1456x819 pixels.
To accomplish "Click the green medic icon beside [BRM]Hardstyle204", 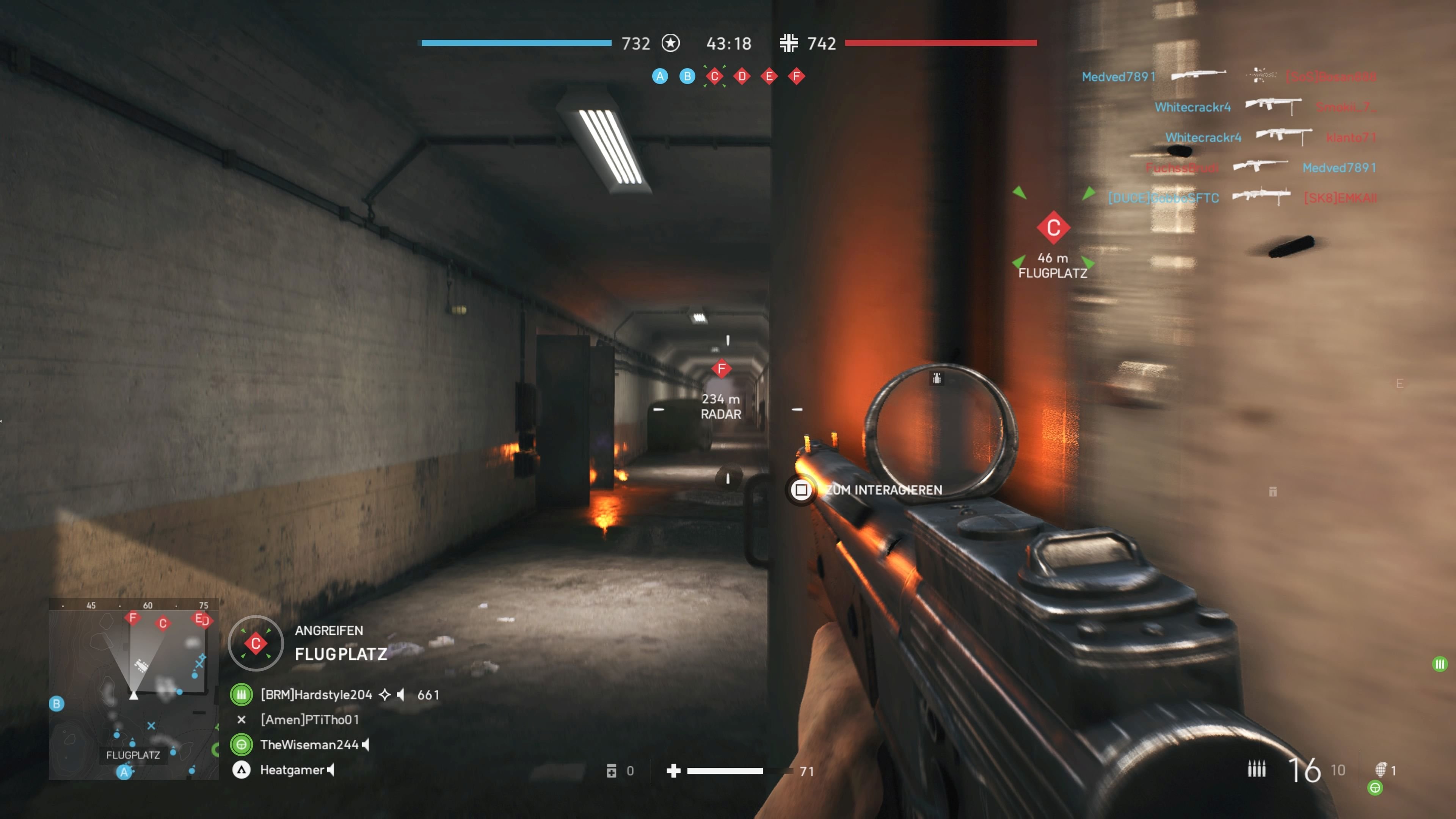I will (242, 695).
